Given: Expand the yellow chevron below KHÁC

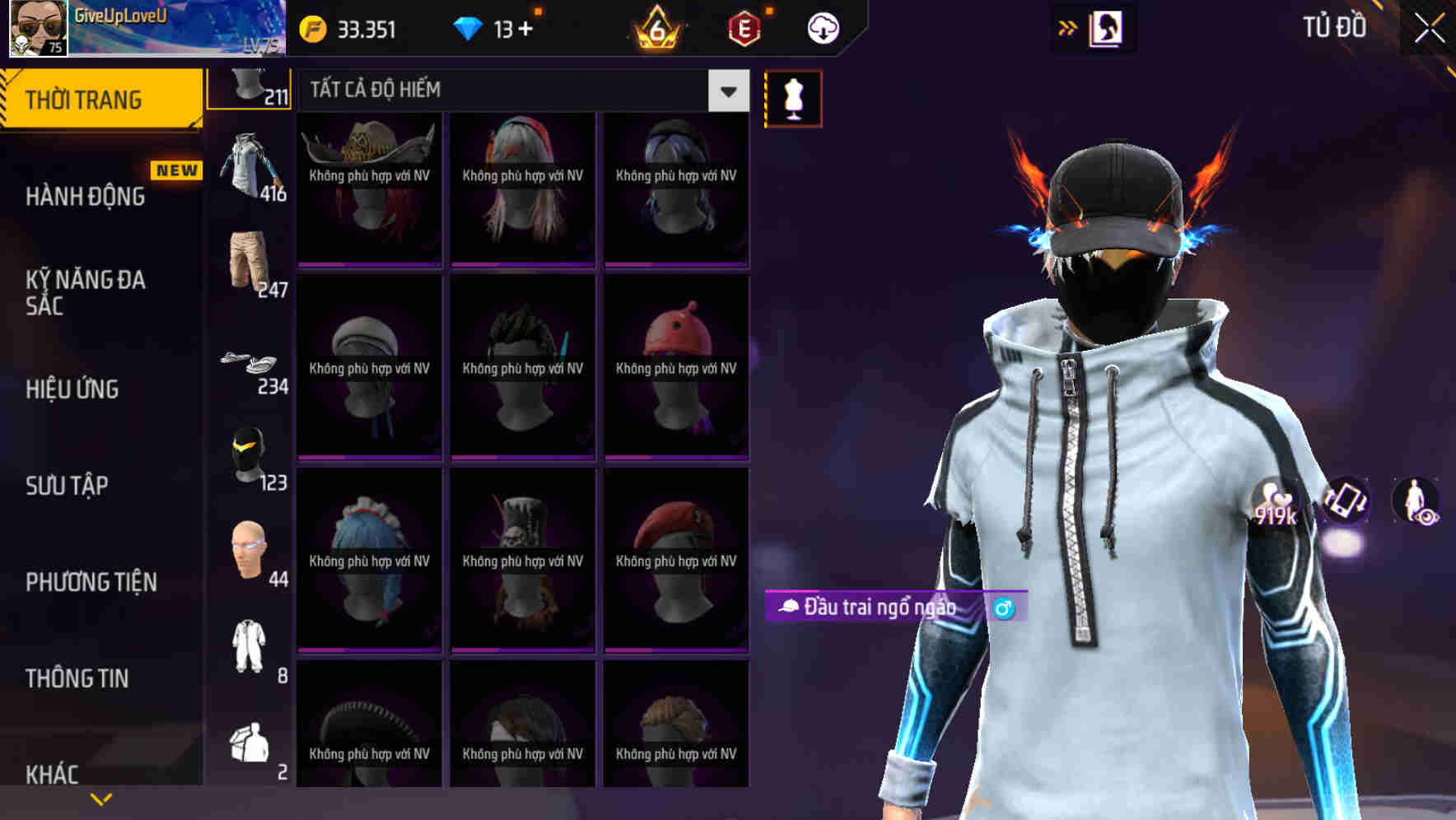Looking at the screenshot, I should pyautogui.click(x=101, y=797).
